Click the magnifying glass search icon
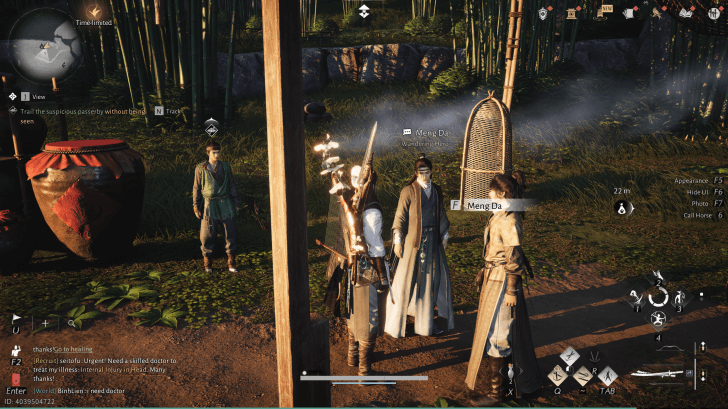 72,323
